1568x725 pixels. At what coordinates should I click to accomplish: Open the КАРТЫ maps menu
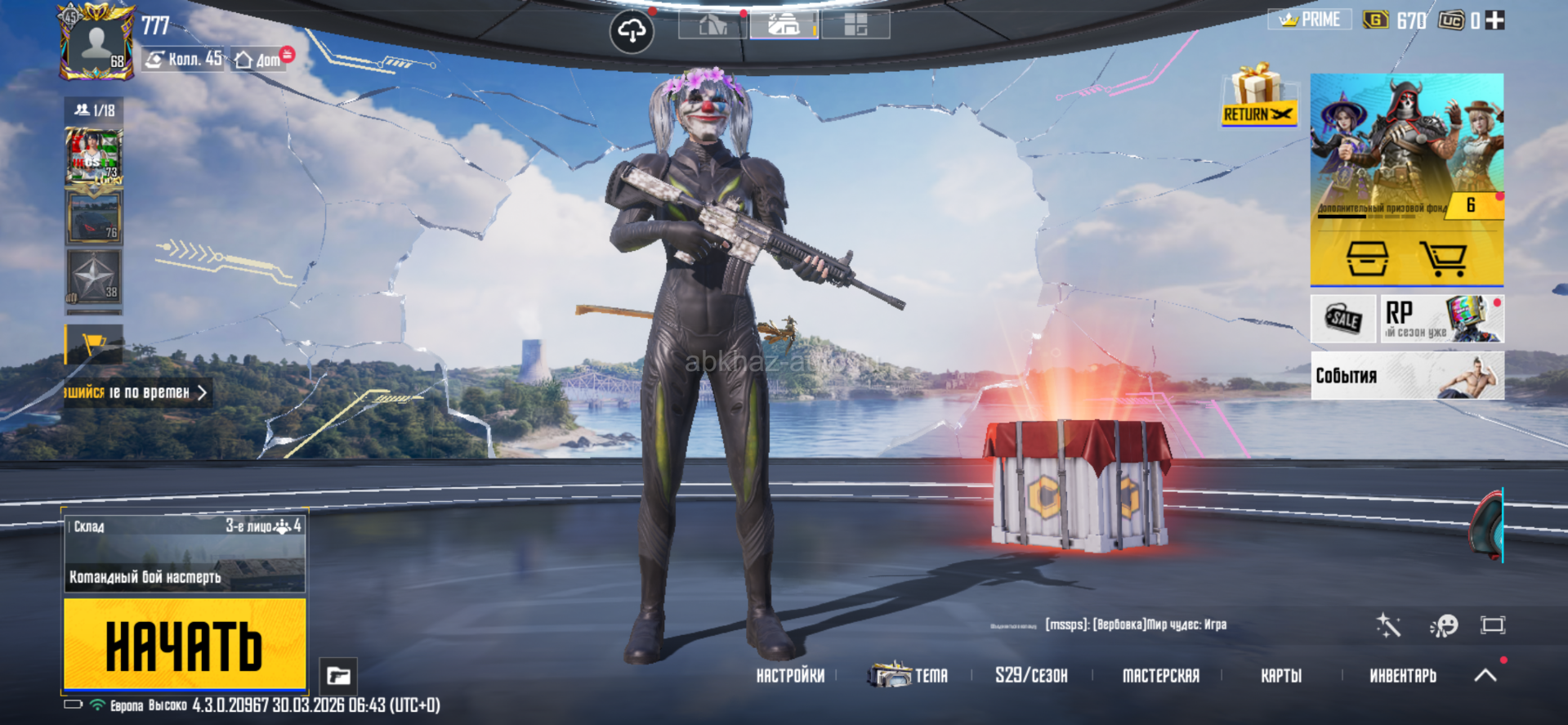click(1280, 676)
